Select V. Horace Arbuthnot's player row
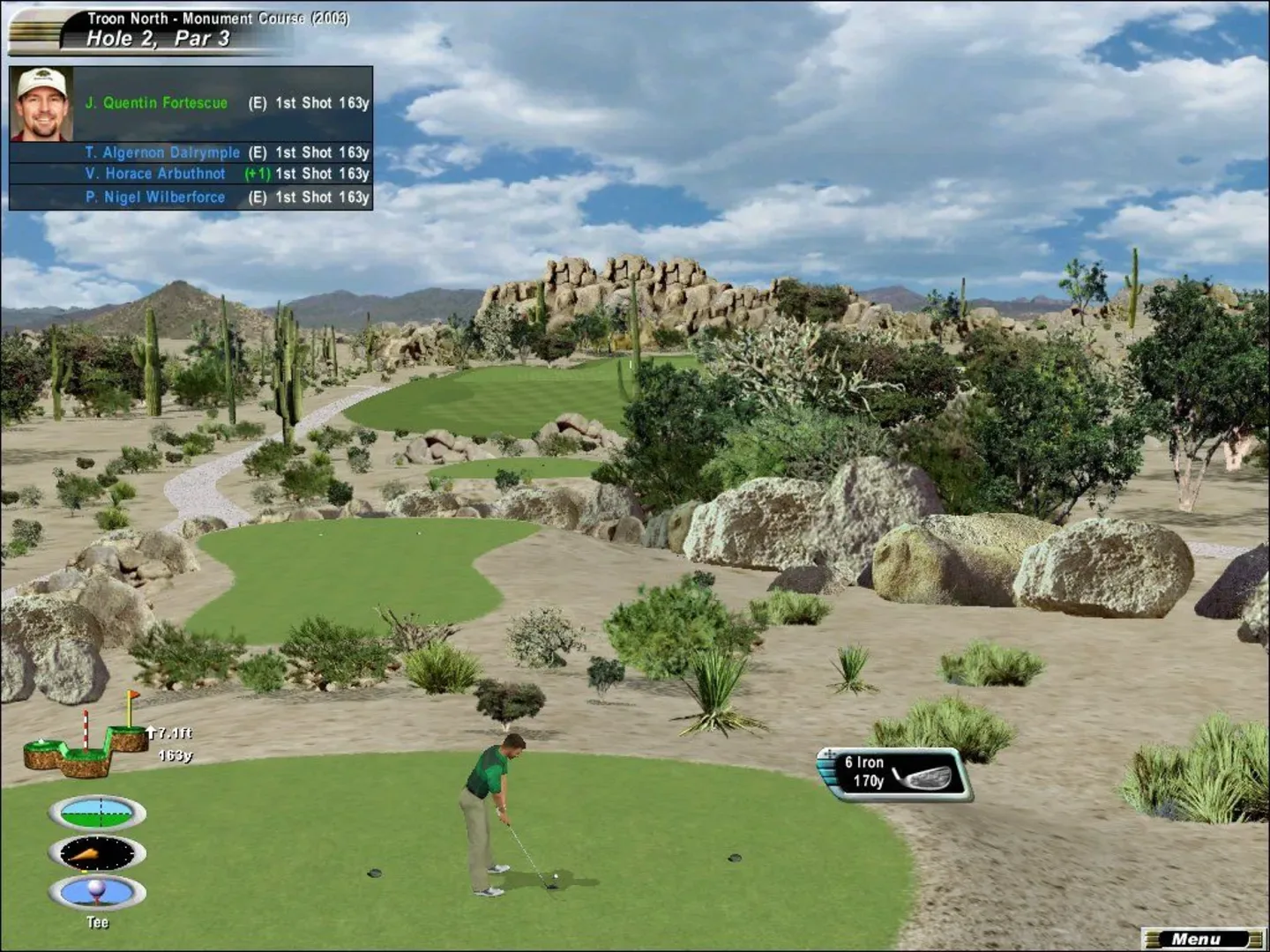 click(226, 174)
